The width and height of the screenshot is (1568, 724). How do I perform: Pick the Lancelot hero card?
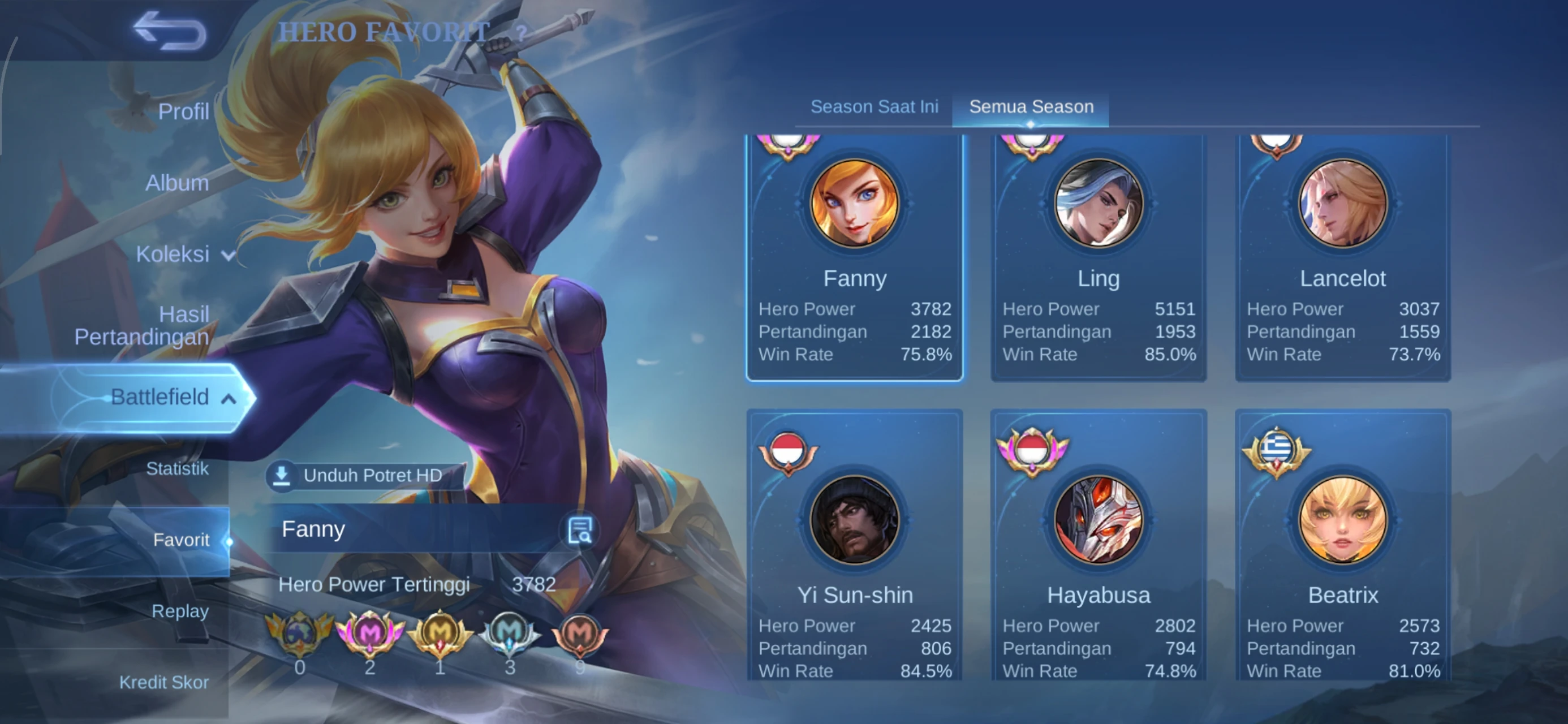[1343, 256]
